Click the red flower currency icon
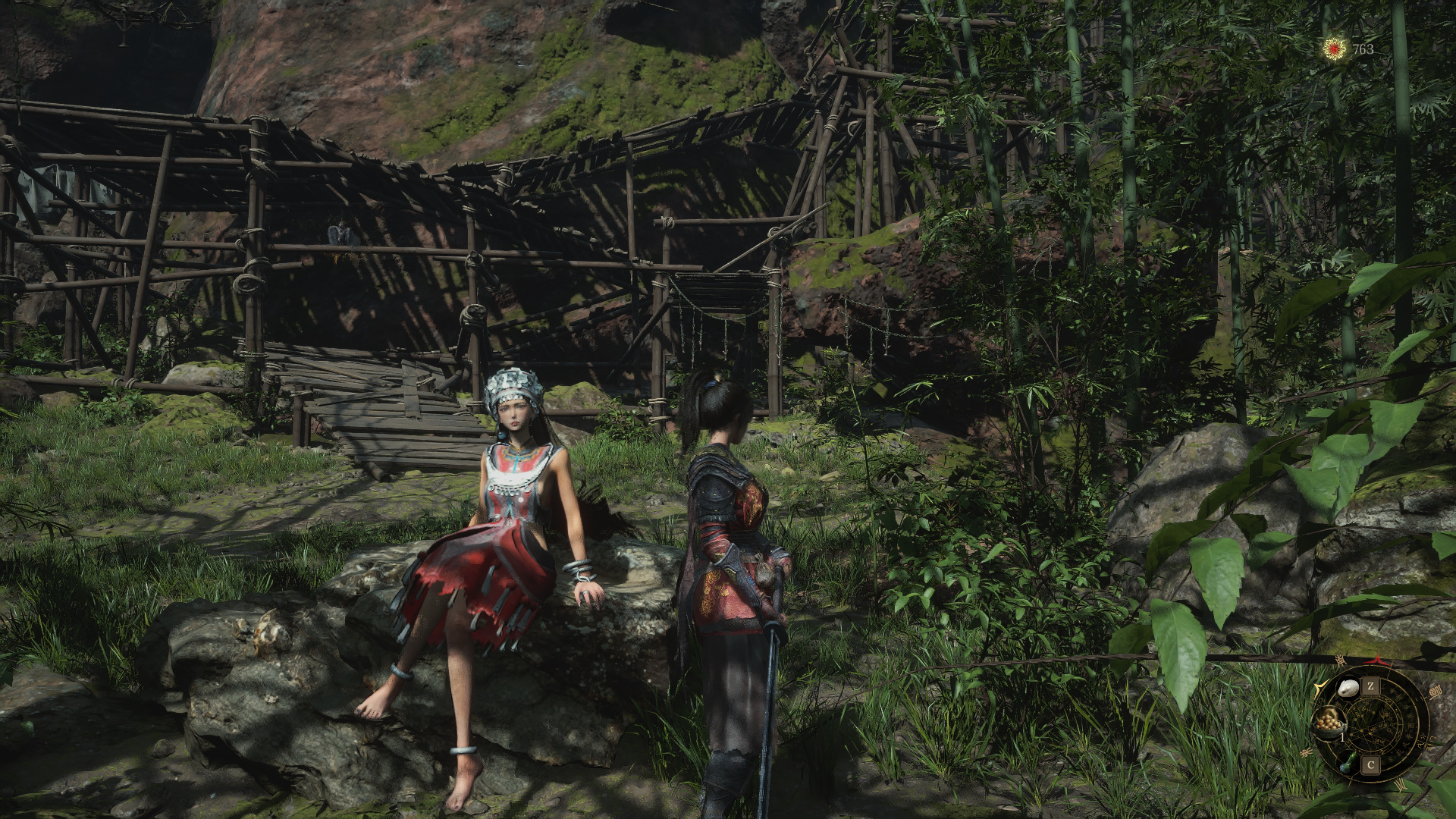 [1334, 49]
